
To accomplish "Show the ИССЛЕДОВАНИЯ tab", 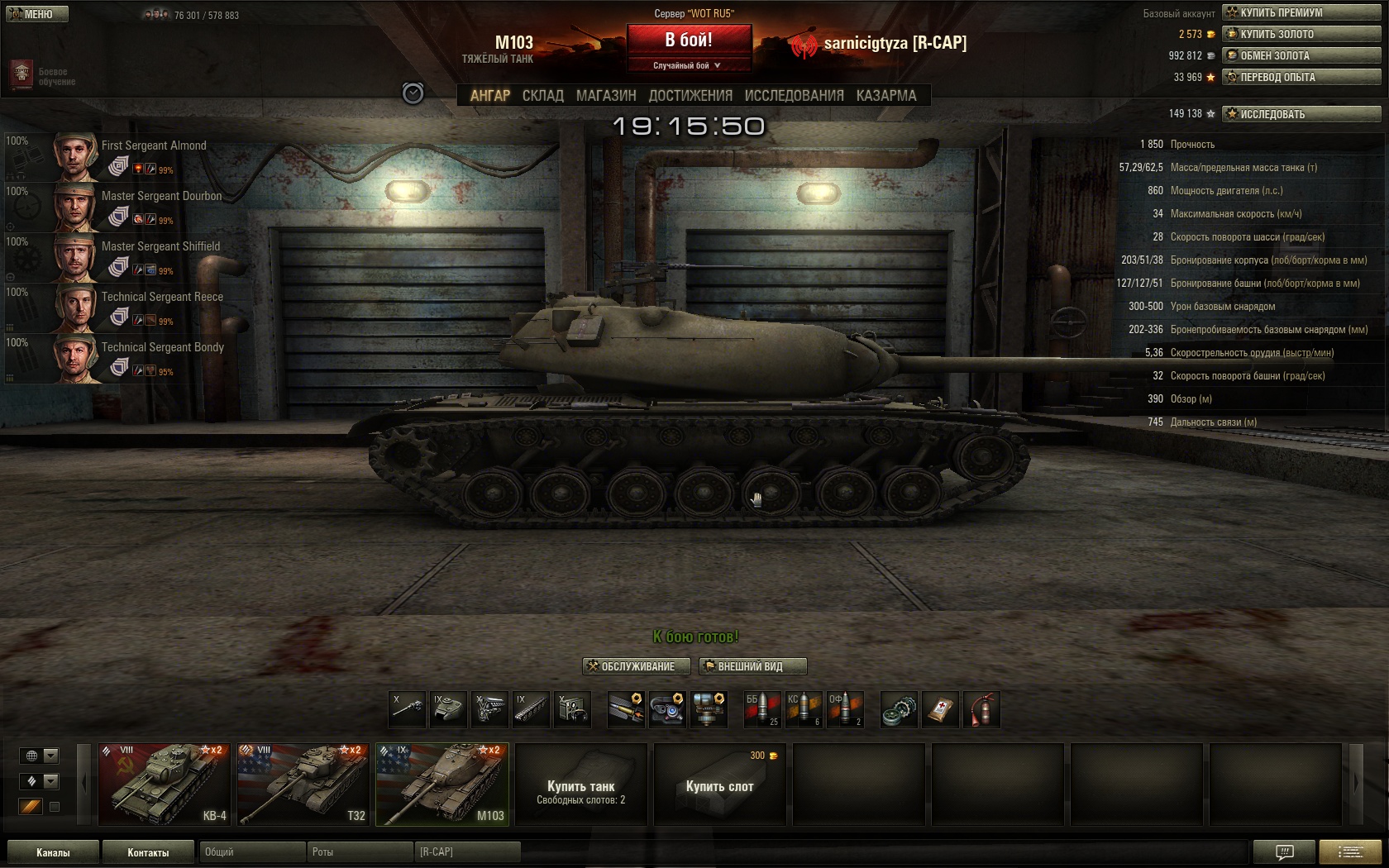I will (x=794, y=96).
